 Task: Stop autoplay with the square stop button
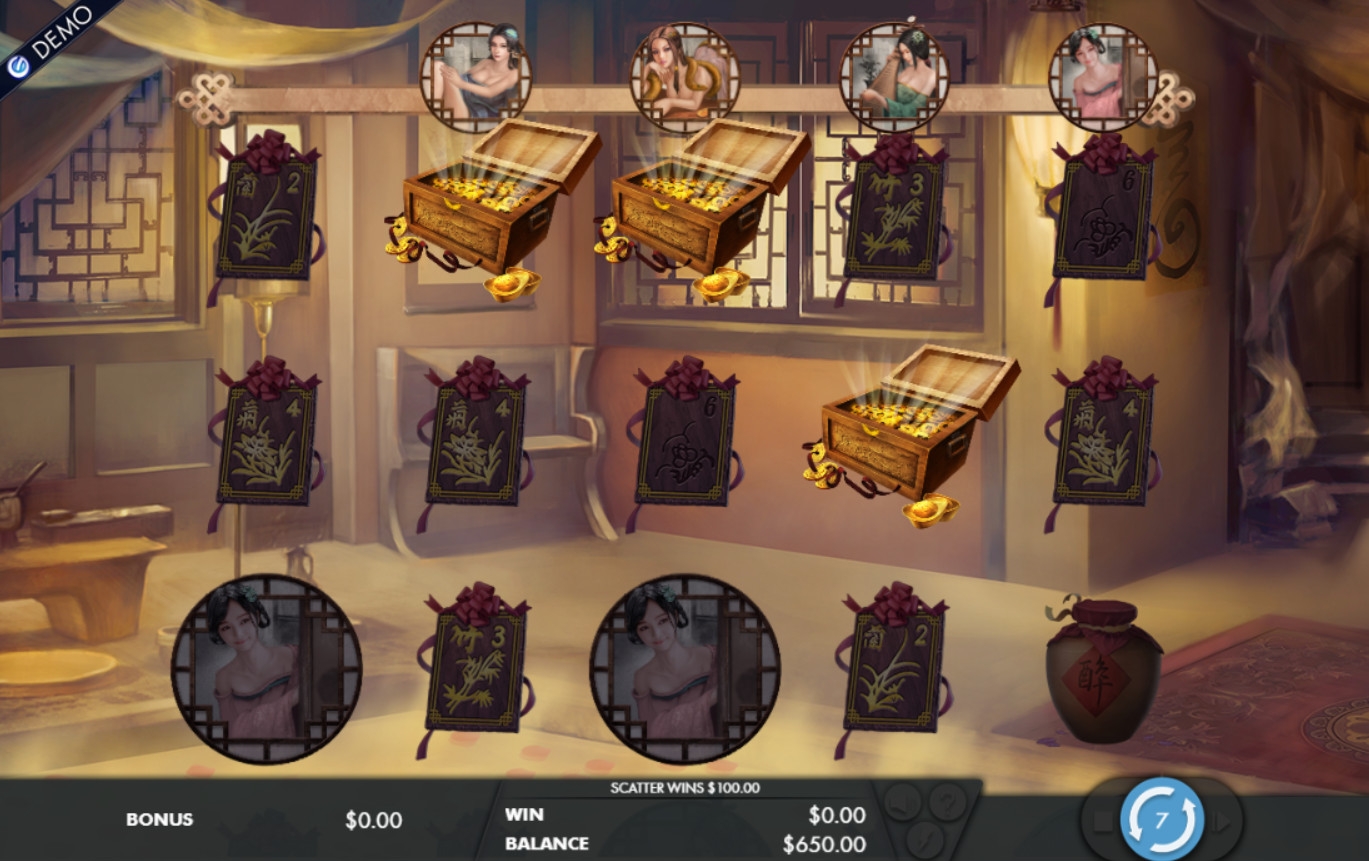(1101, 822)
